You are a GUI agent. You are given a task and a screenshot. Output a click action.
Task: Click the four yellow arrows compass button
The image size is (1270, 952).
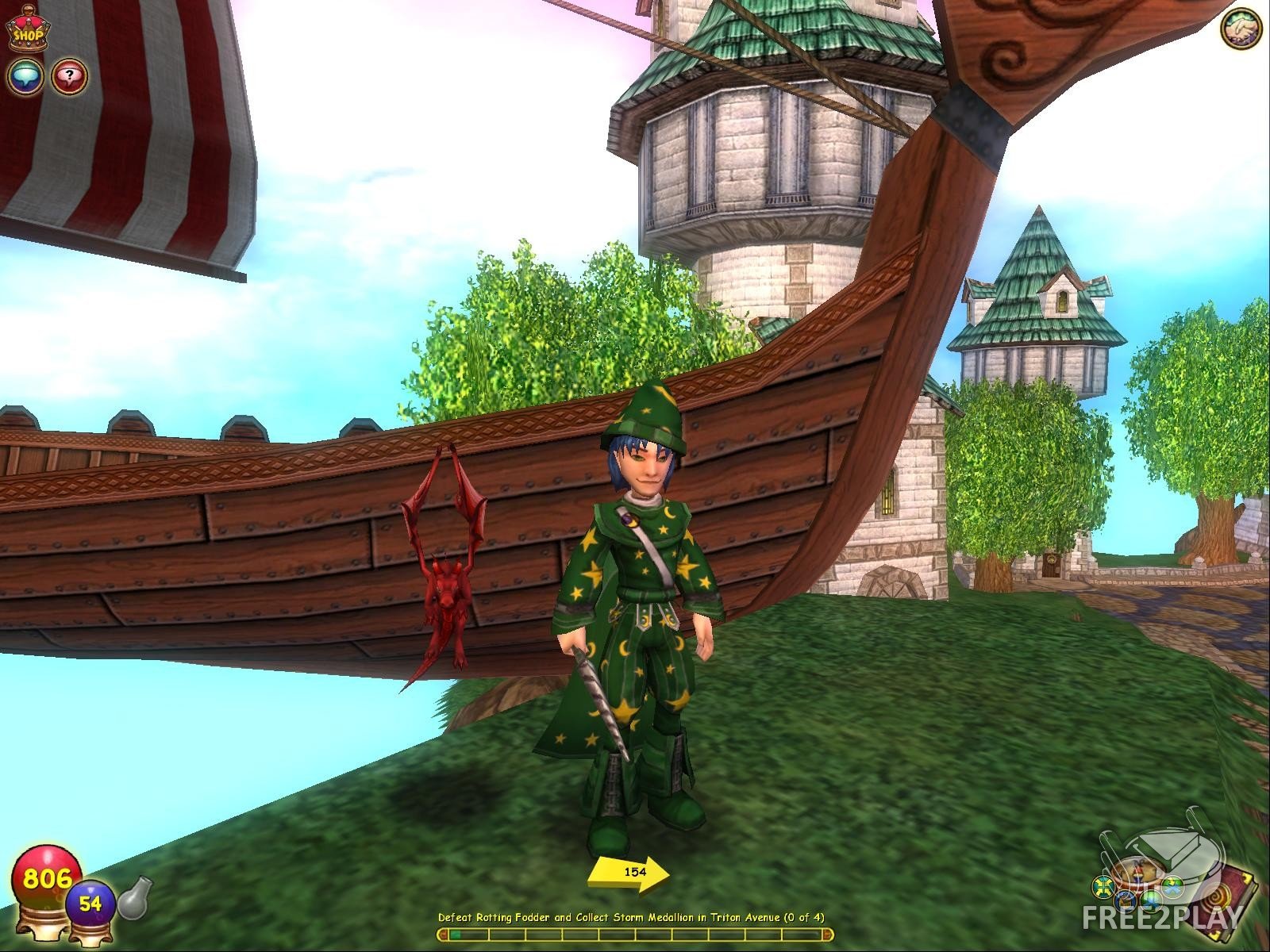pos(1102,885)
